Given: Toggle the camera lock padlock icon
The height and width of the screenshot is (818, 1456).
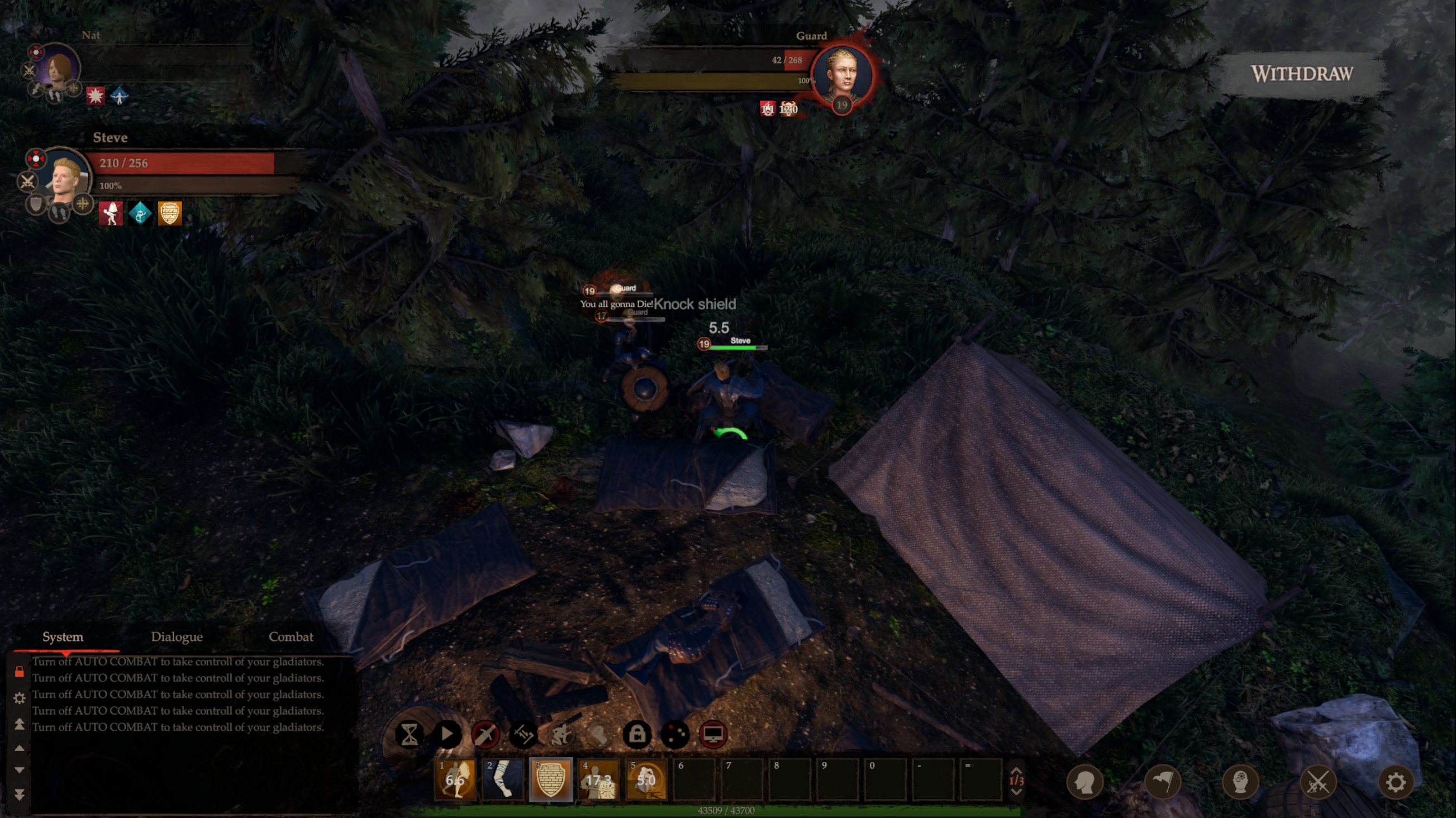Looking at the screenshot, I should (637, 734).
